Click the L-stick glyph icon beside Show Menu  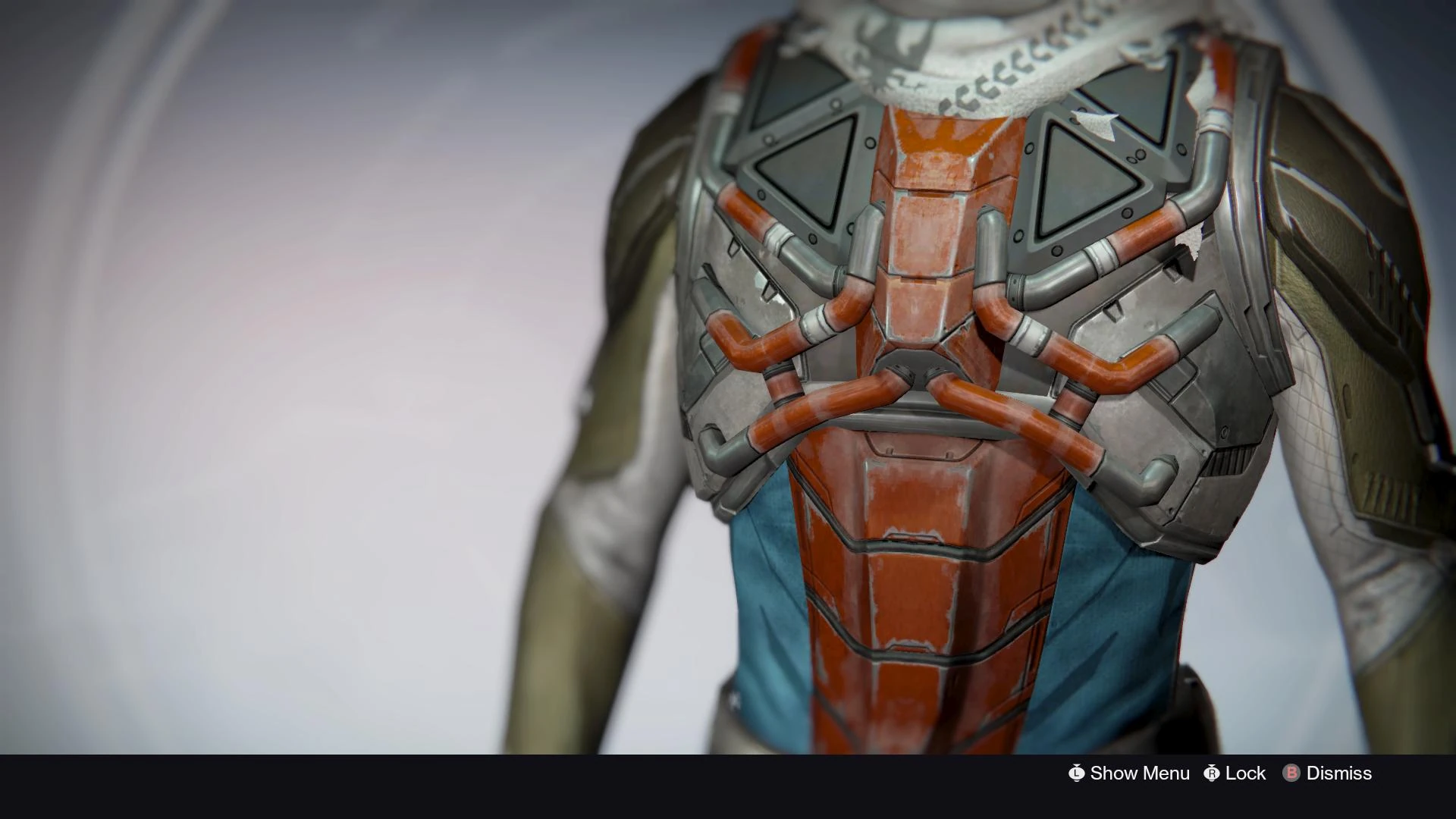(1076, 773)
